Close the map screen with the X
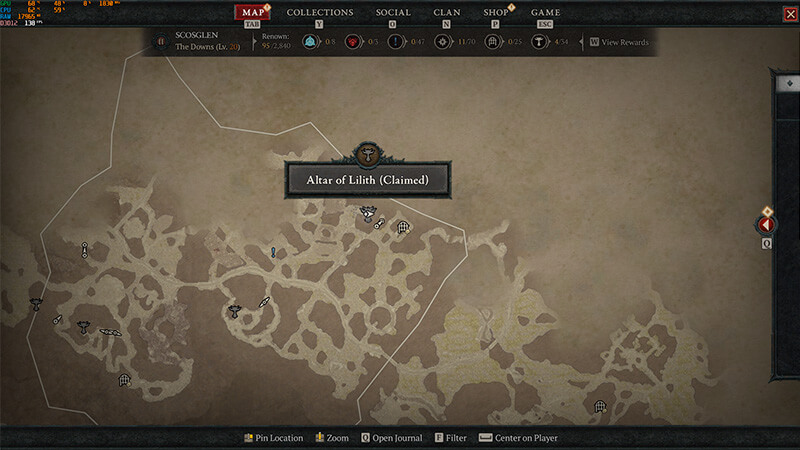Image resolution: width=800 pixels, height=450 pixels. pyautogui.click(x=786, y=13)
